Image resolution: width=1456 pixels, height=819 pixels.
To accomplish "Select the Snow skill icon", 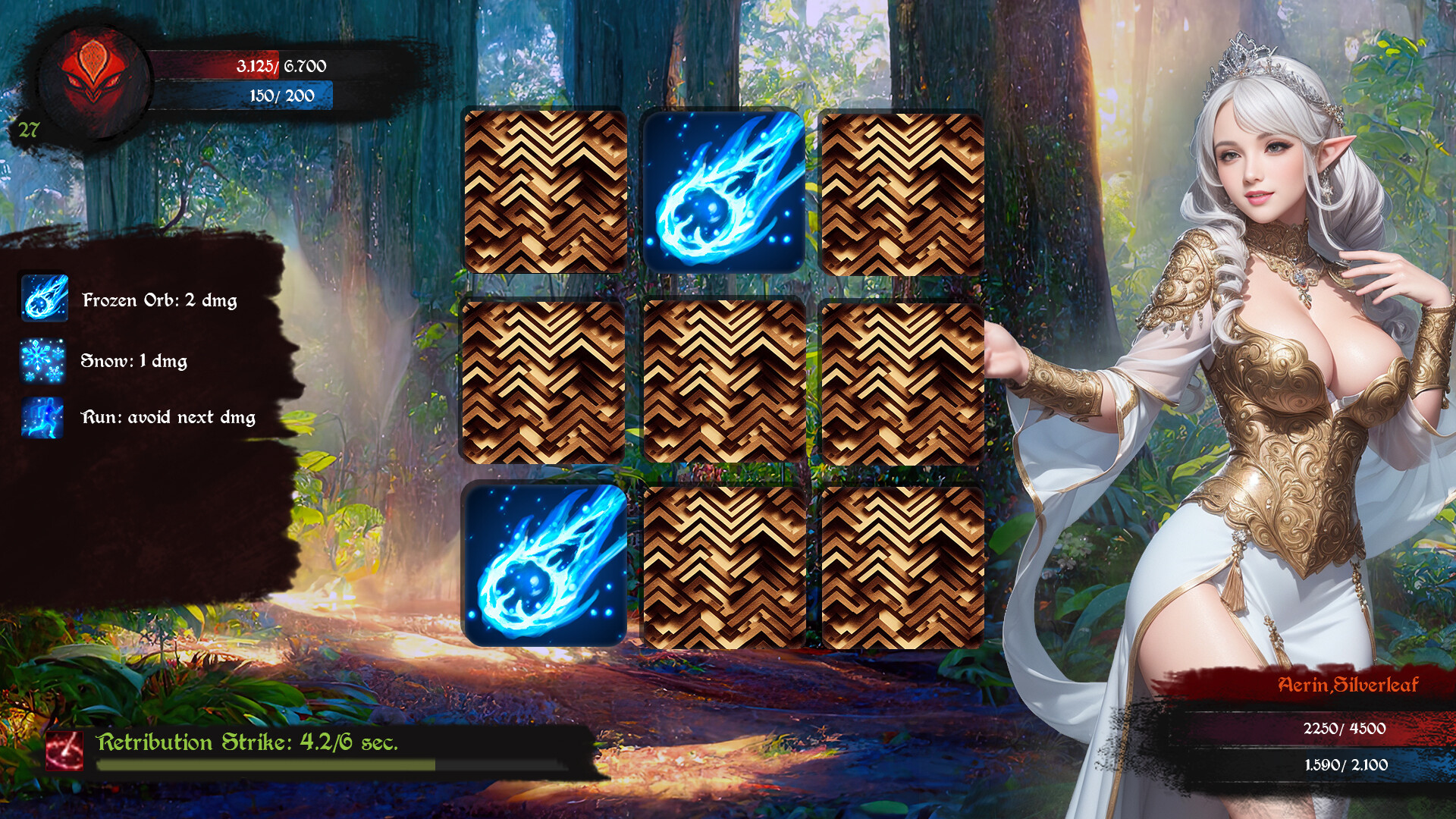I will tap(44, 362).
